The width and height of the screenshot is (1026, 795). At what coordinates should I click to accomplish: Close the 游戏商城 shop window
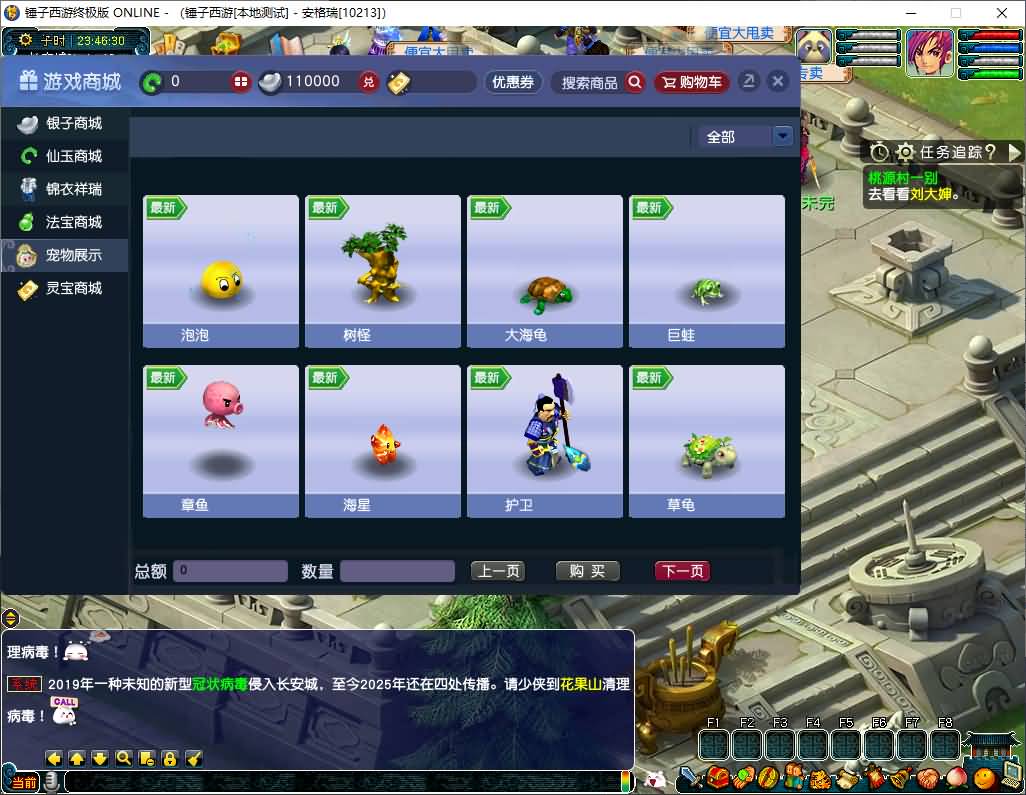[778, 82]
